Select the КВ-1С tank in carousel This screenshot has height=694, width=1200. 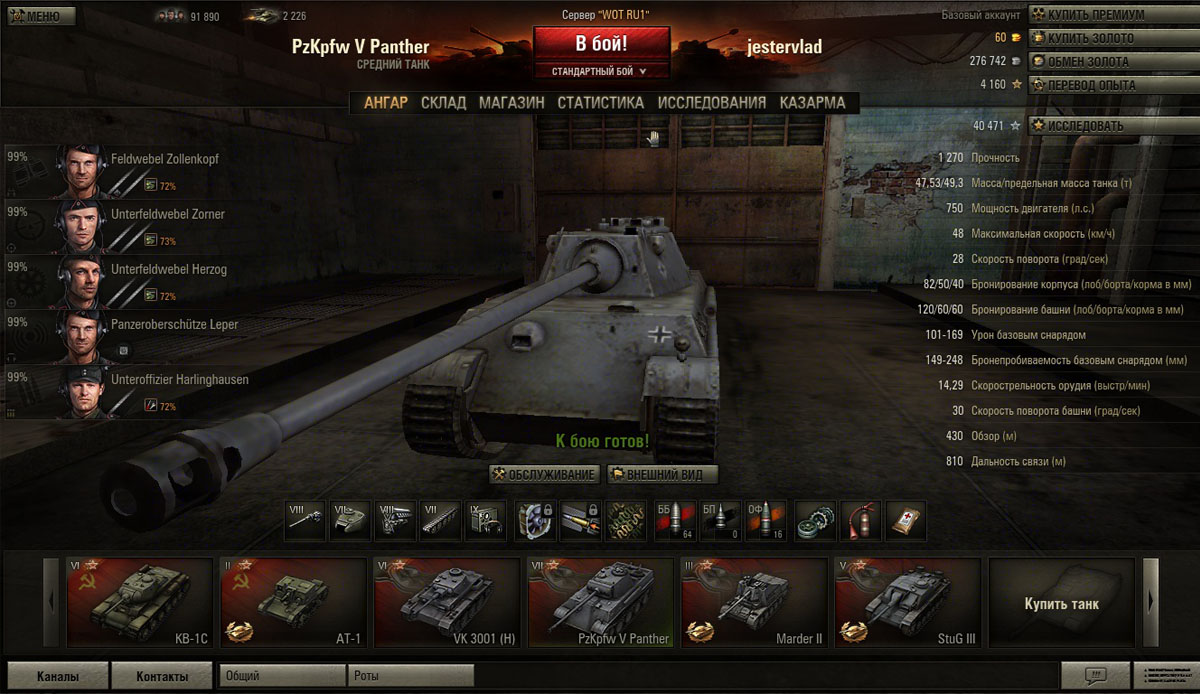pyautogui.click(x=139, y=602)
